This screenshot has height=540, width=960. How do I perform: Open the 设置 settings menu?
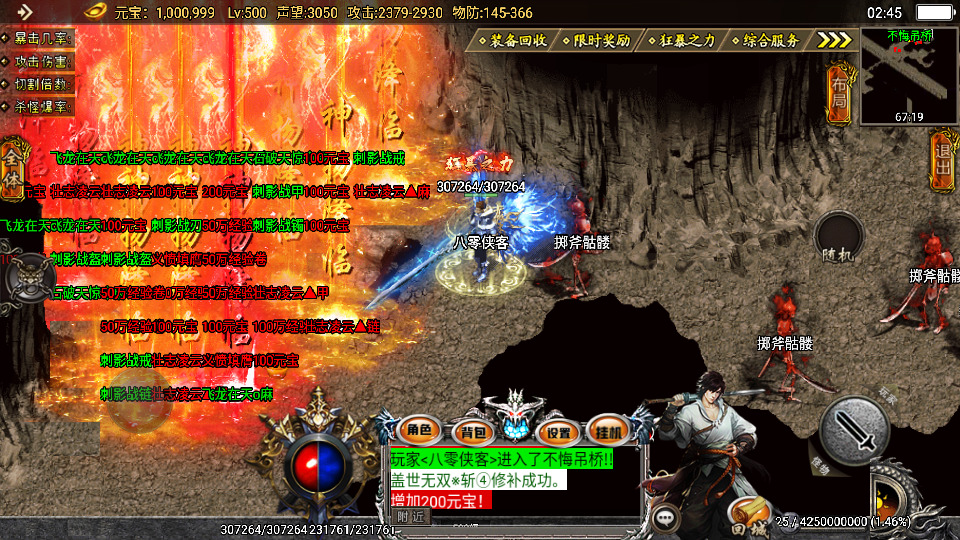pos(559,432)
